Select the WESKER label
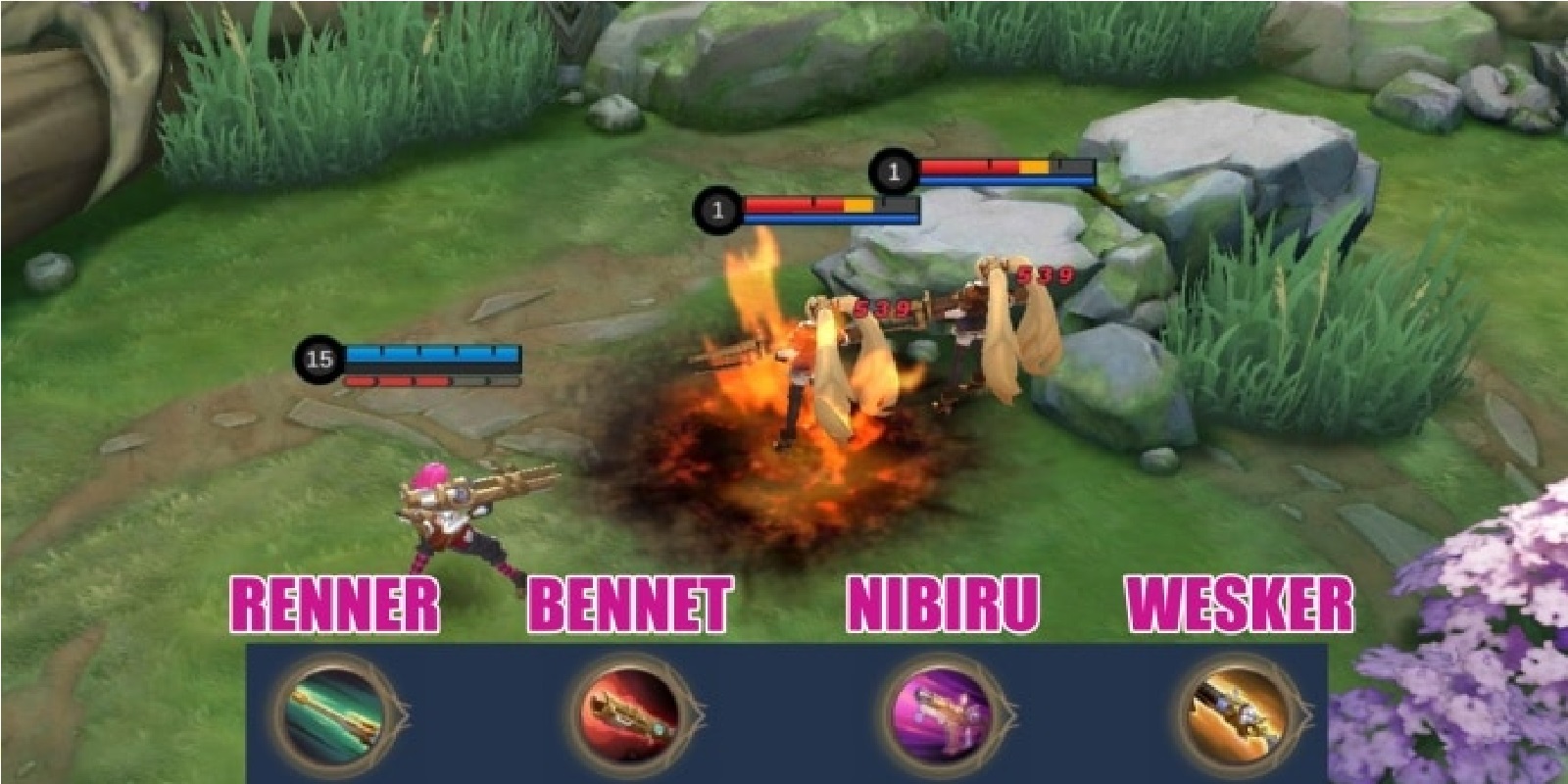1568x784 pixels. point(1240,599)
